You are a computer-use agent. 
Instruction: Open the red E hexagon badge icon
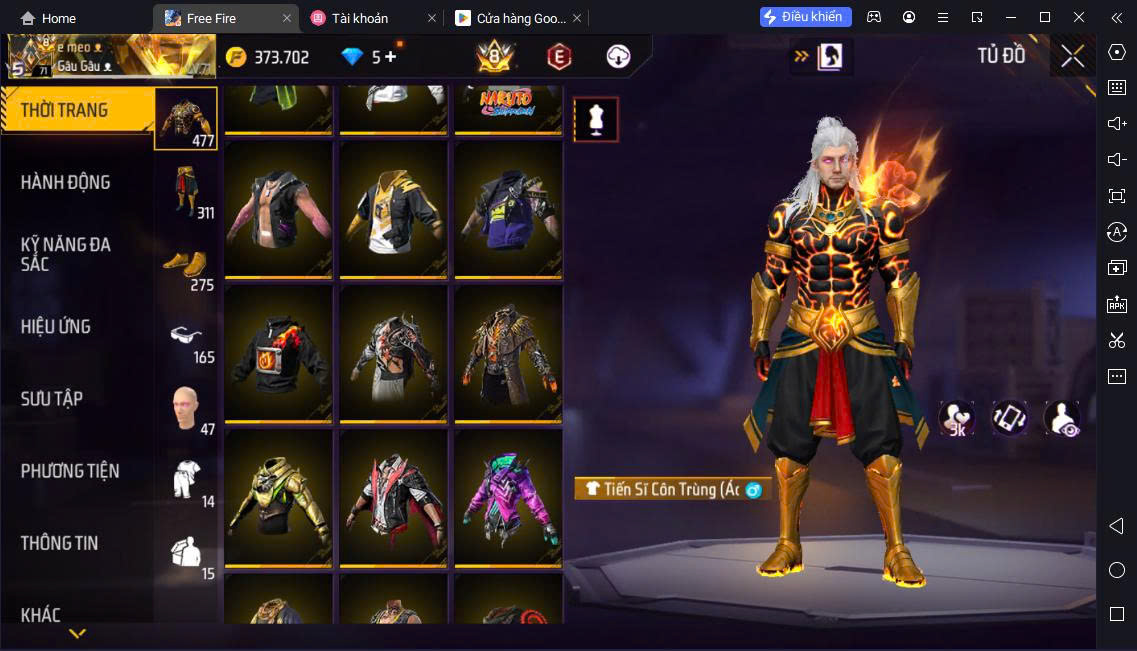click(559, 57)
